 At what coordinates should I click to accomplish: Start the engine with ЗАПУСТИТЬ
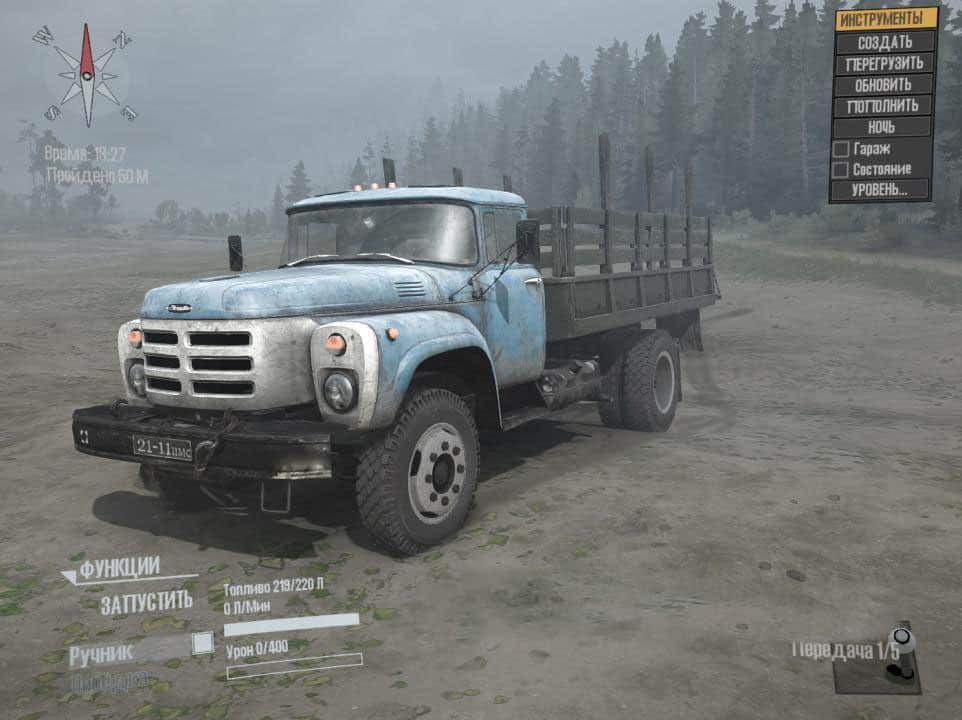point(146,602)
